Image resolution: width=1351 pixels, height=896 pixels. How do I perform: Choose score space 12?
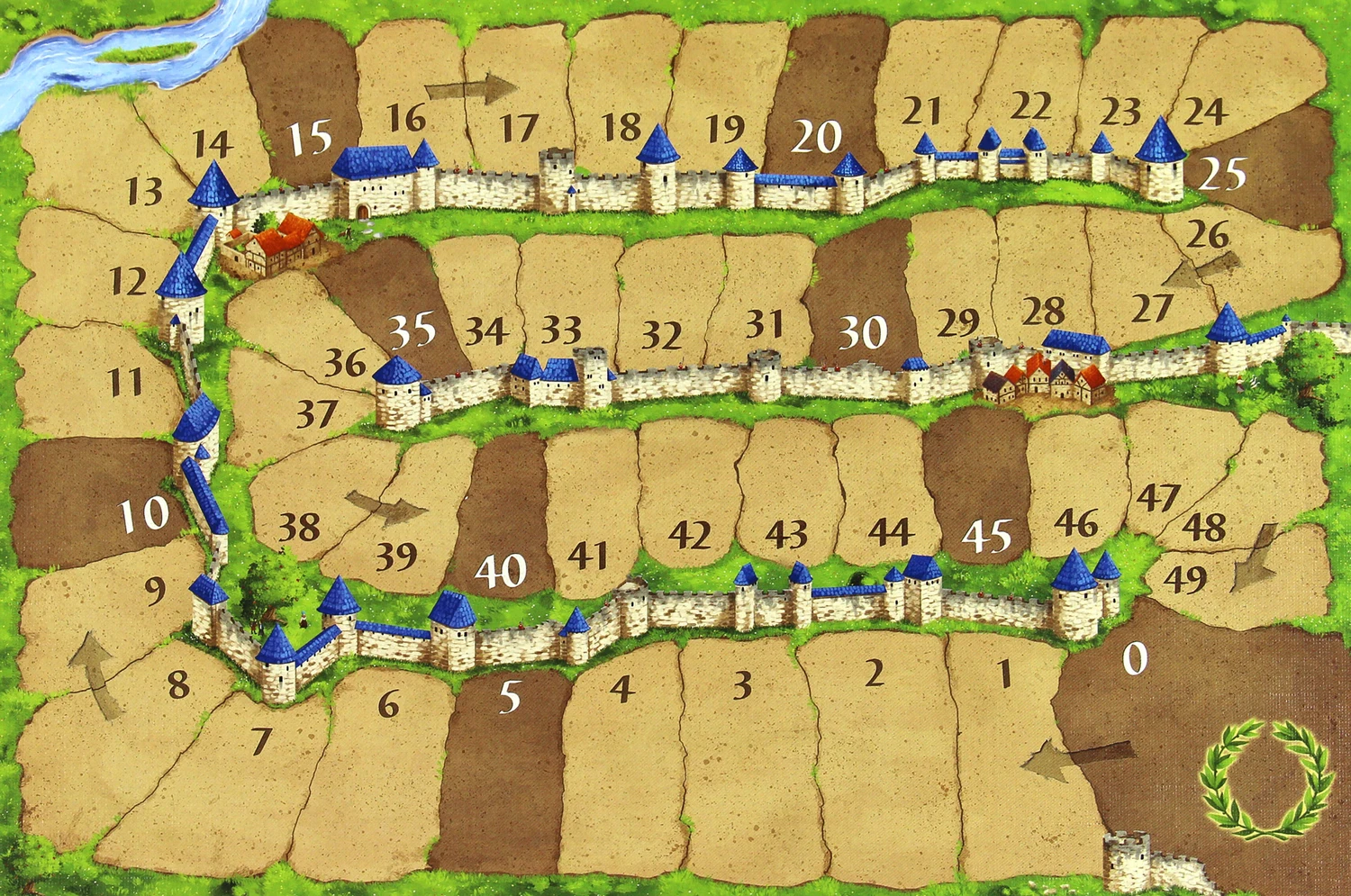[x=128, y=282]
